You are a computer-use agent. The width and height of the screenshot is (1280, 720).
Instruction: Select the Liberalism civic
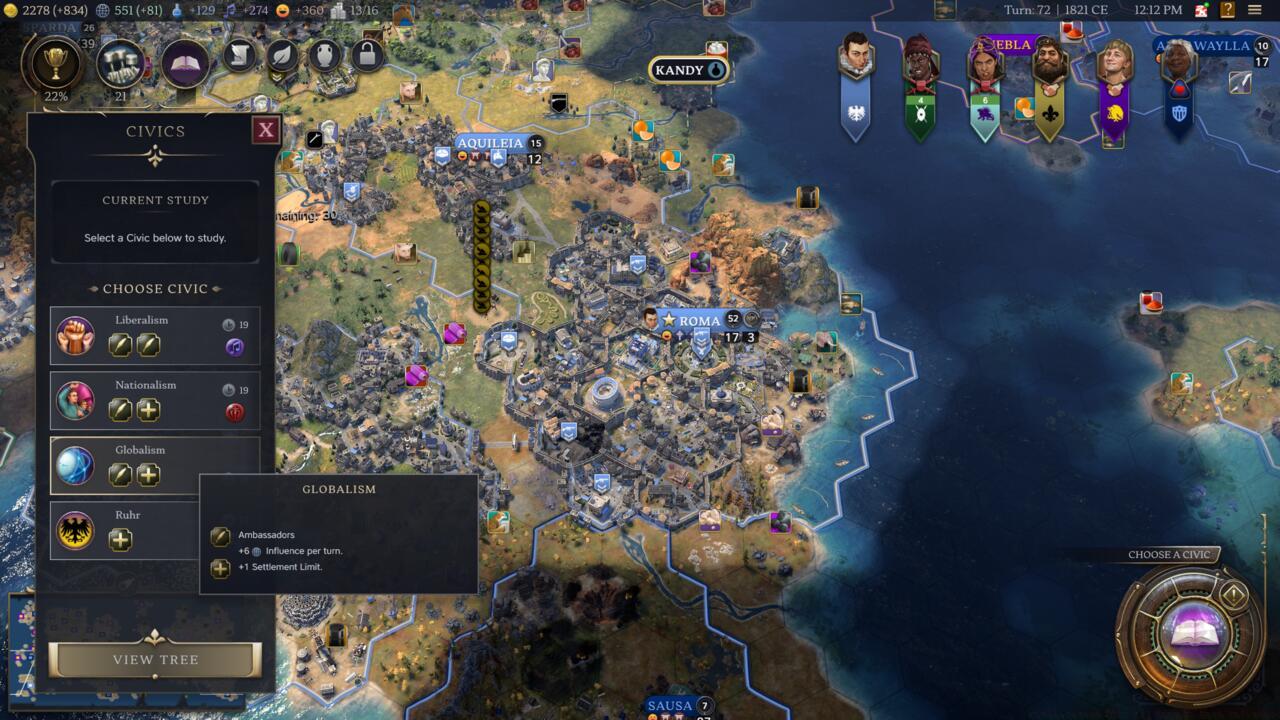[x=155, y=335]
